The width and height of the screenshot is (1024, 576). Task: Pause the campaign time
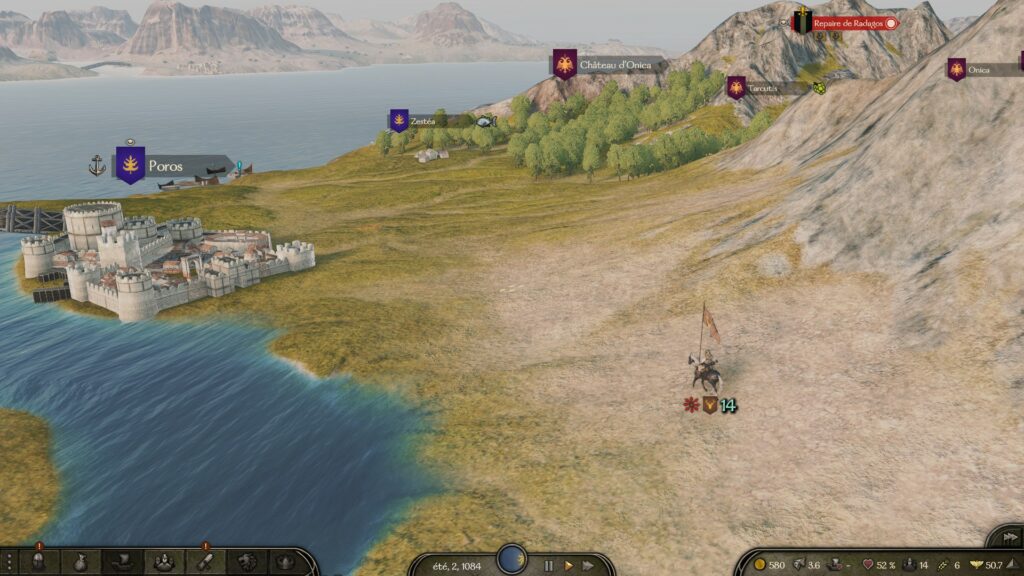(x=548, y=565)
